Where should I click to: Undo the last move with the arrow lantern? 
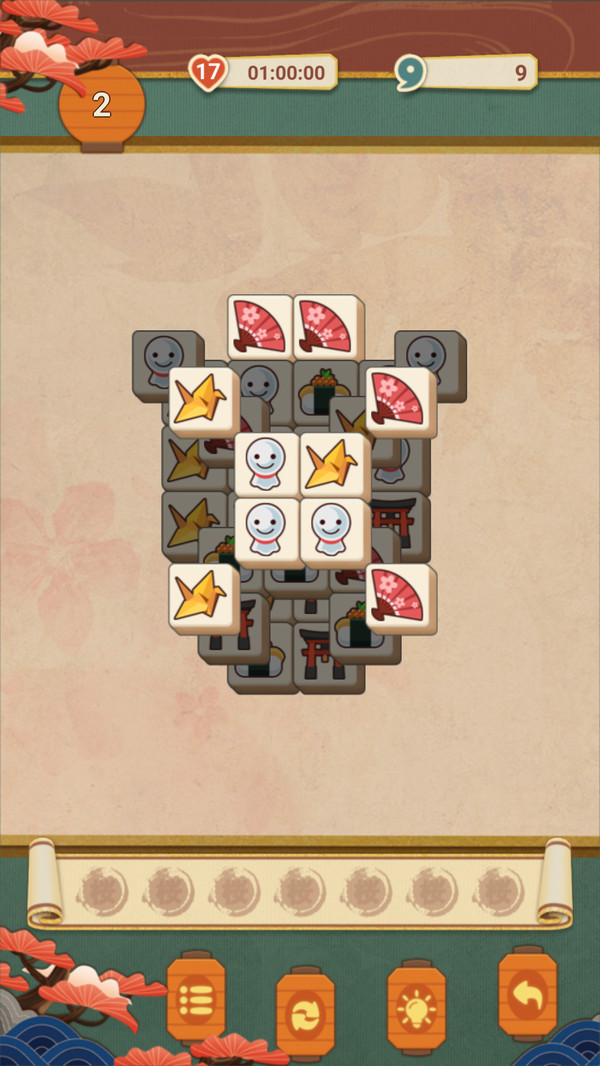coord(527,994)
